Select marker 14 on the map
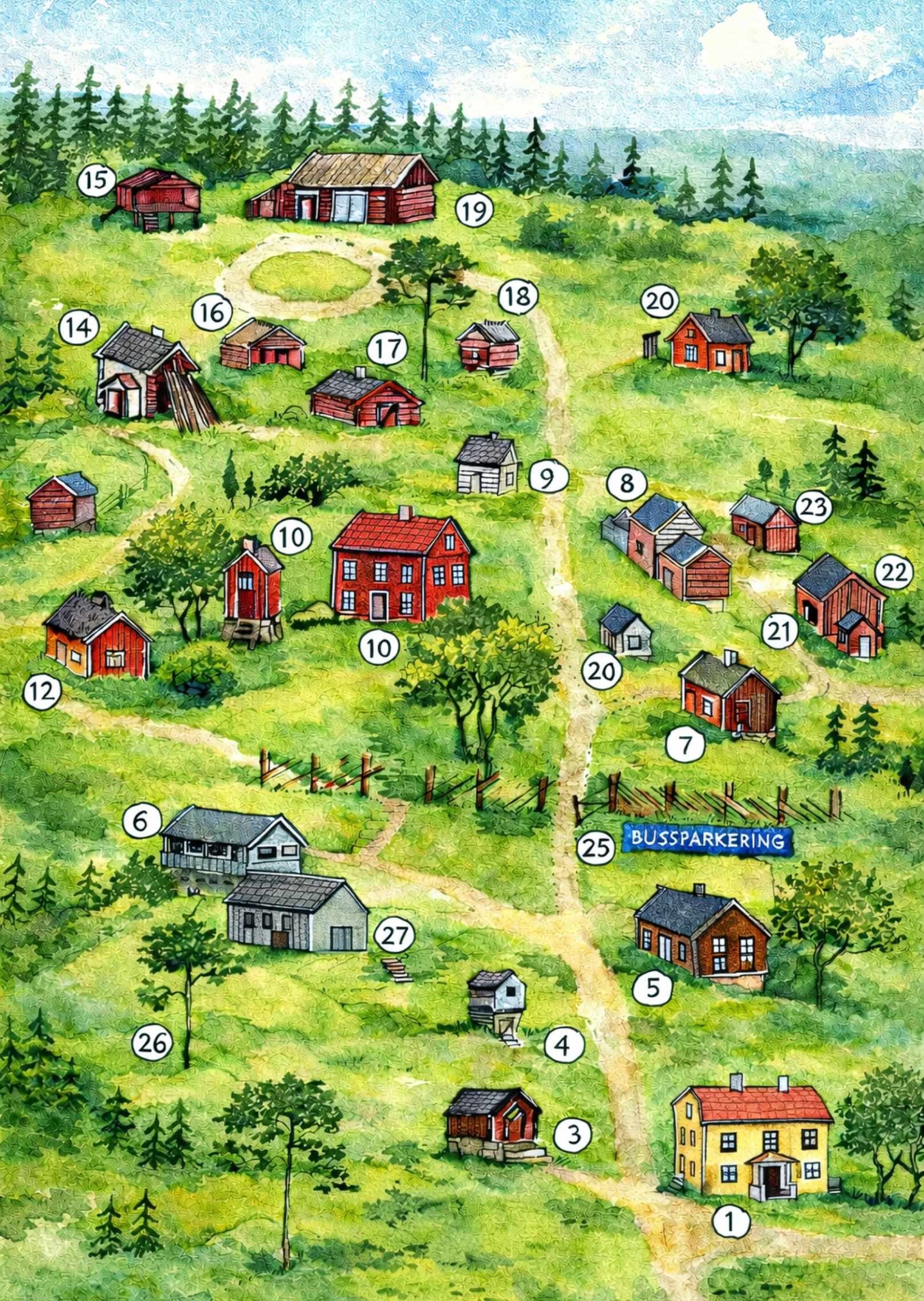The width and height of the screenshot is (924, 1301). tap(79, 328)
